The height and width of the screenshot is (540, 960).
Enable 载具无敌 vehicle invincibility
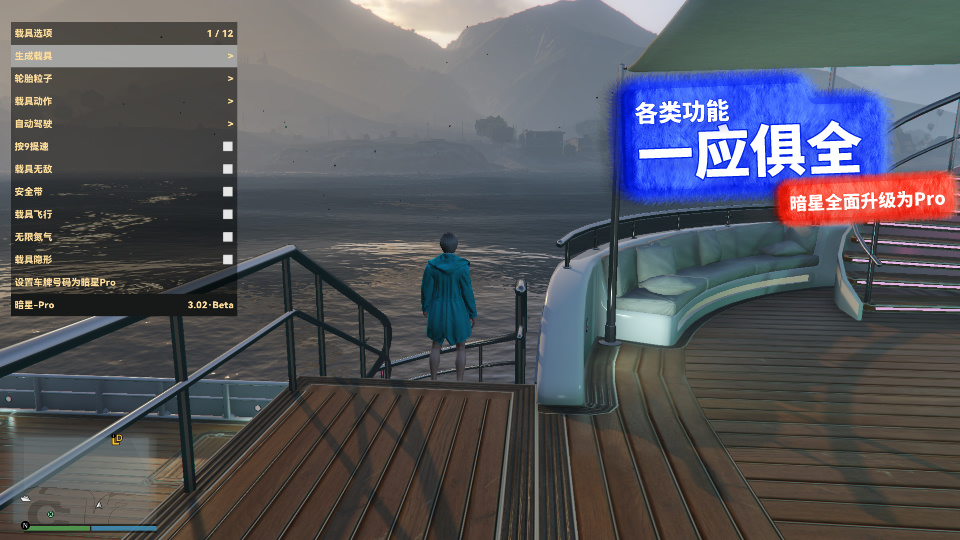click(228, 169)
